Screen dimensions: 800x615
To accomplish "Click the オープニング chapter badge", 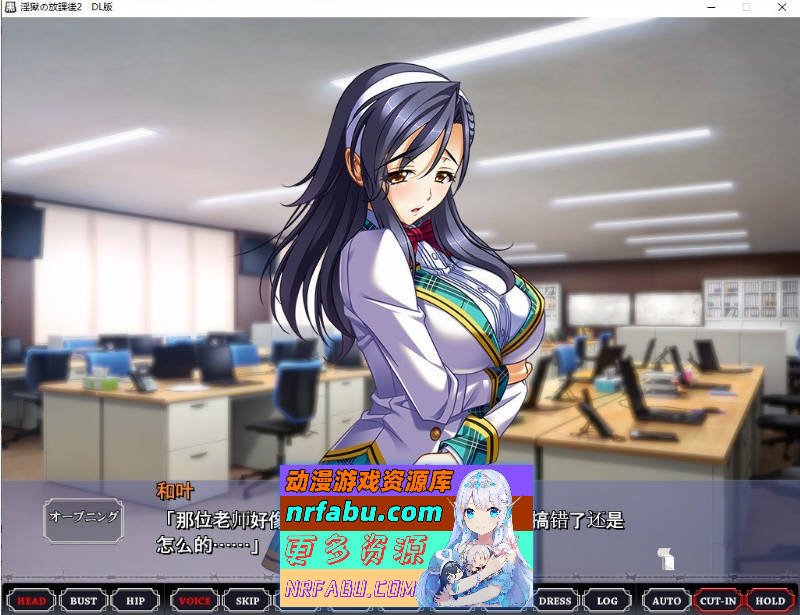I will tap(84, 517).
